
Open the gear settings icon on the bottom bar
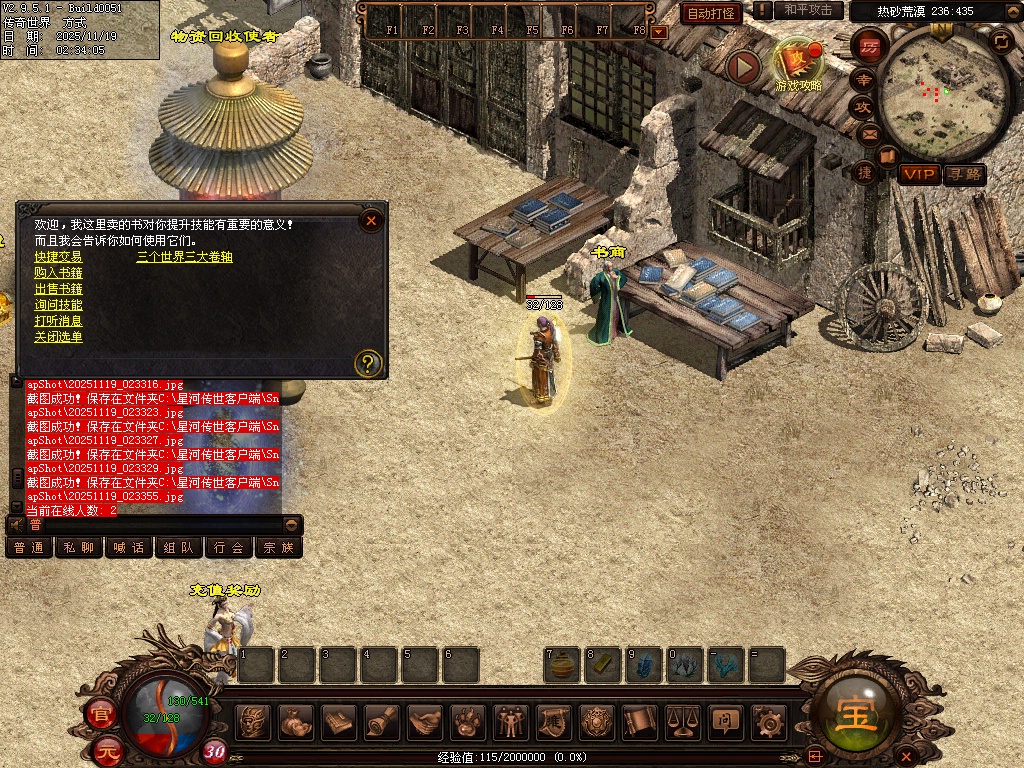[768, 721]
